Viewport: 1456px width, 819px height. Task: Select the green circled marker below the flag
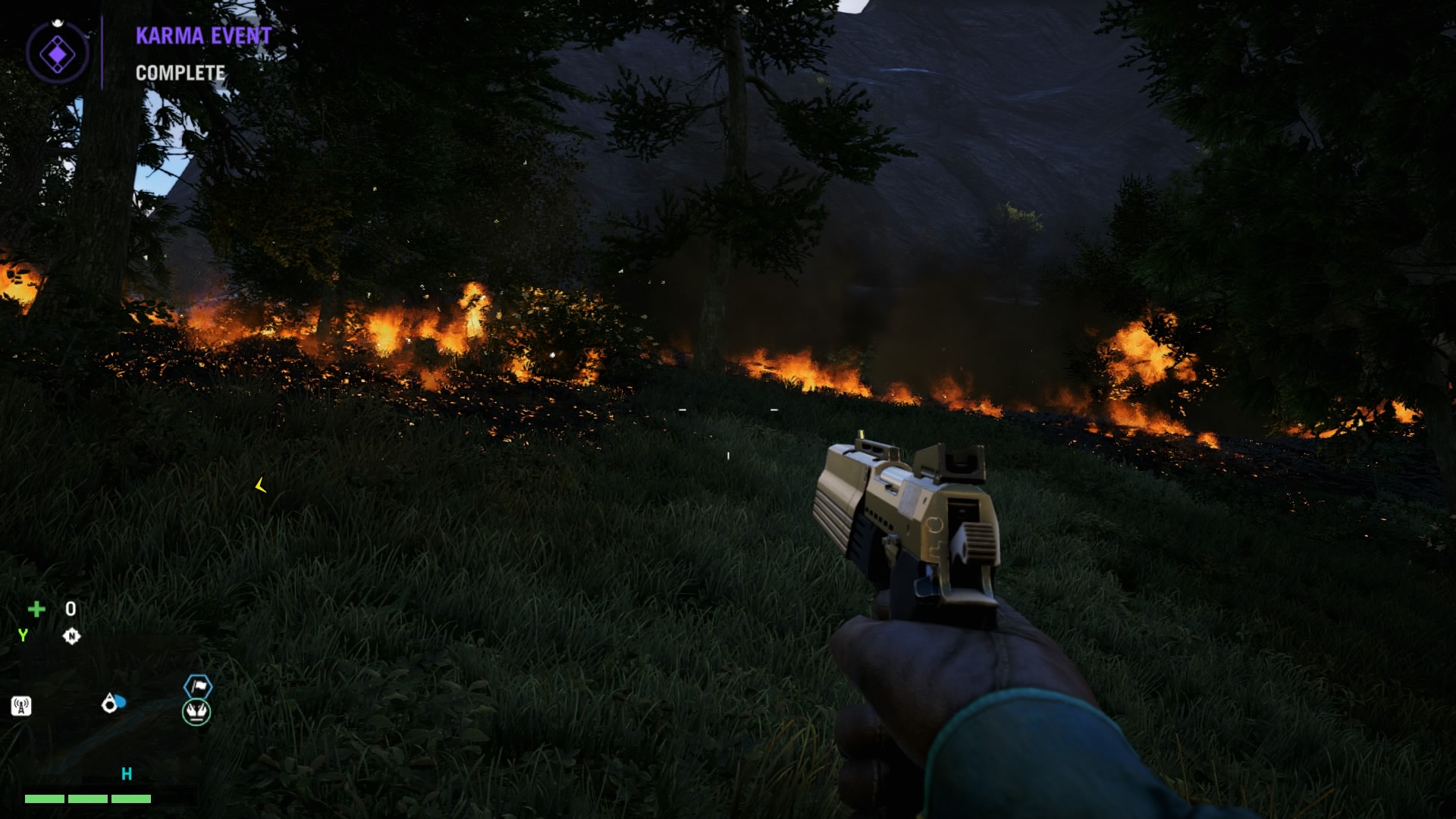(x=196, y=712)
